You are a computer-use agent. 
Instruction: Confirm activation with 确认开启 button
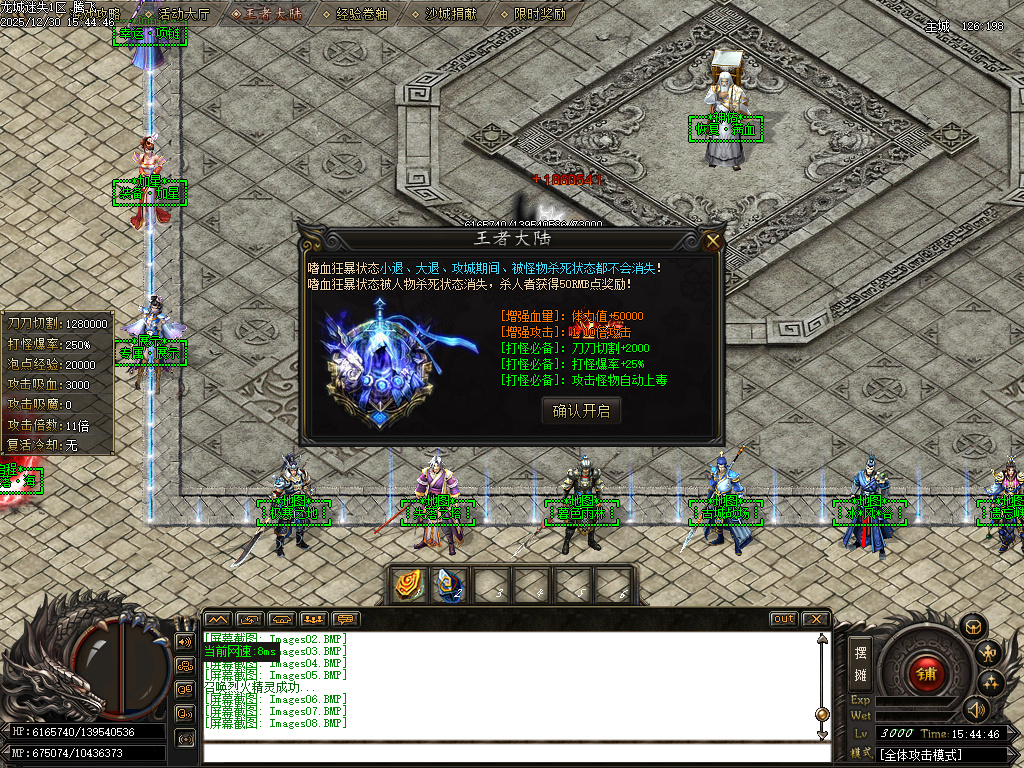point(581,410)
